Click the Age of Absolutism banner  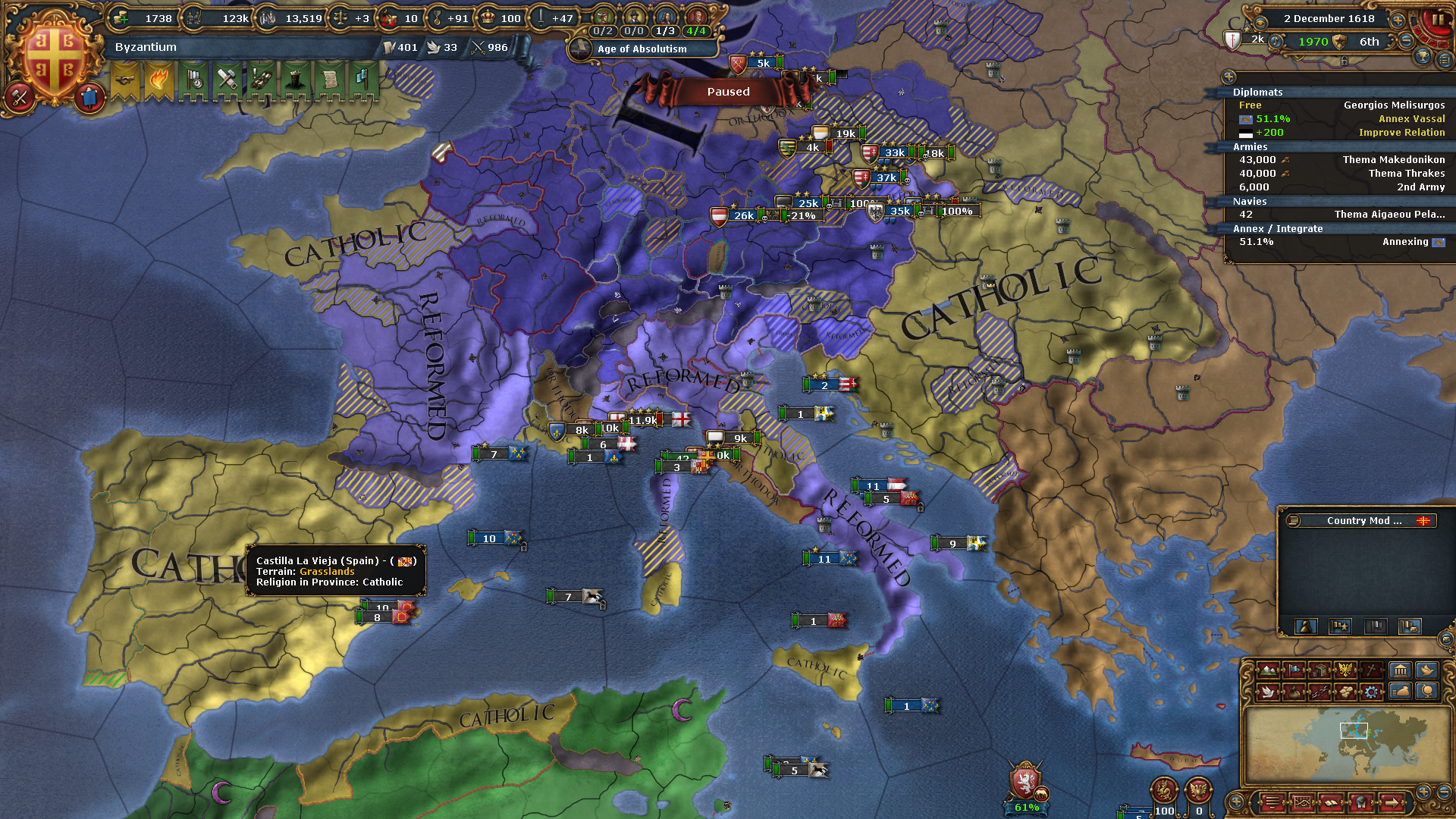click(x=642, y=49)
